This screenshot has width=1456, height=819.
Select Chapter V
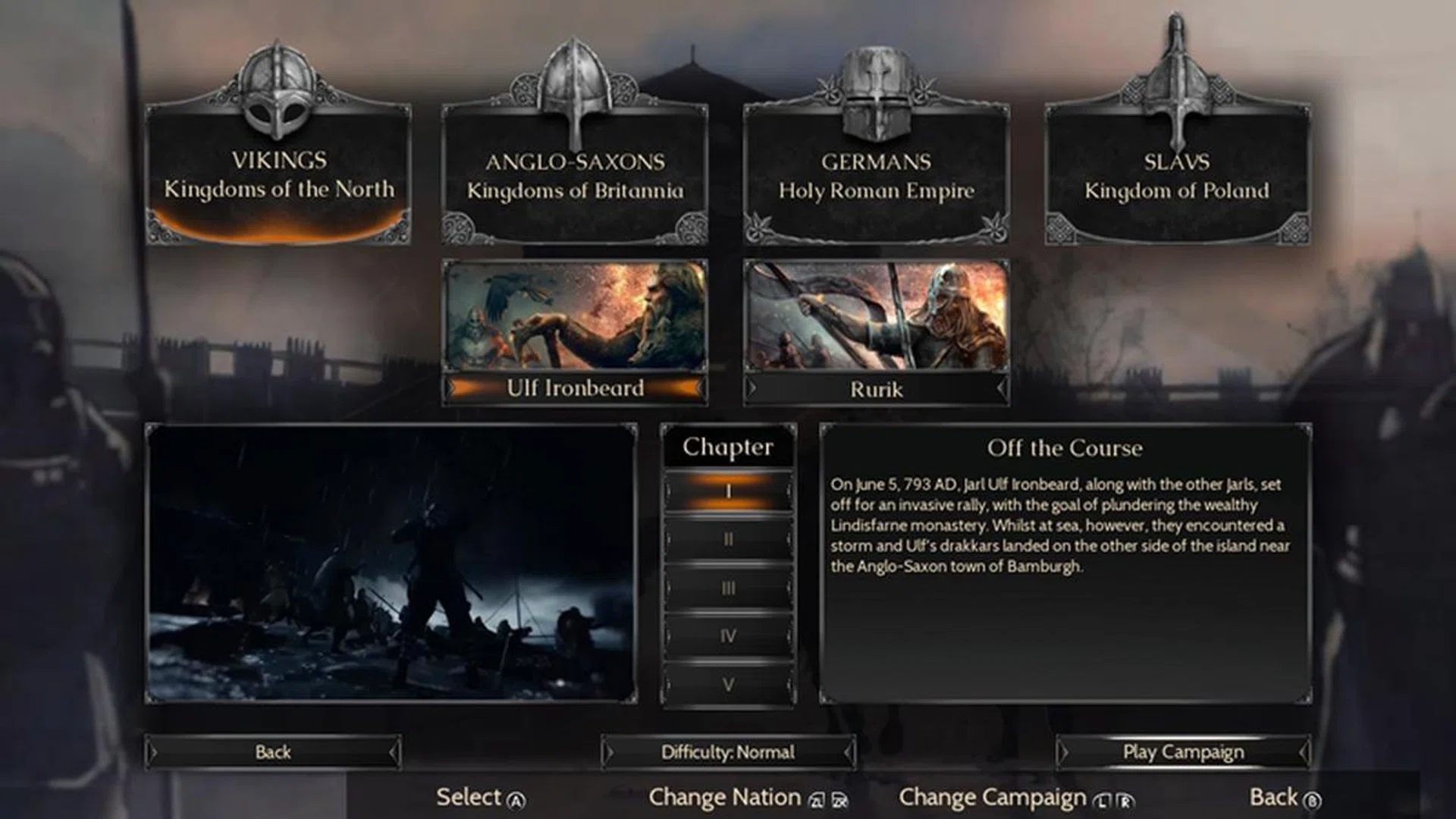(x=728, y=684)
